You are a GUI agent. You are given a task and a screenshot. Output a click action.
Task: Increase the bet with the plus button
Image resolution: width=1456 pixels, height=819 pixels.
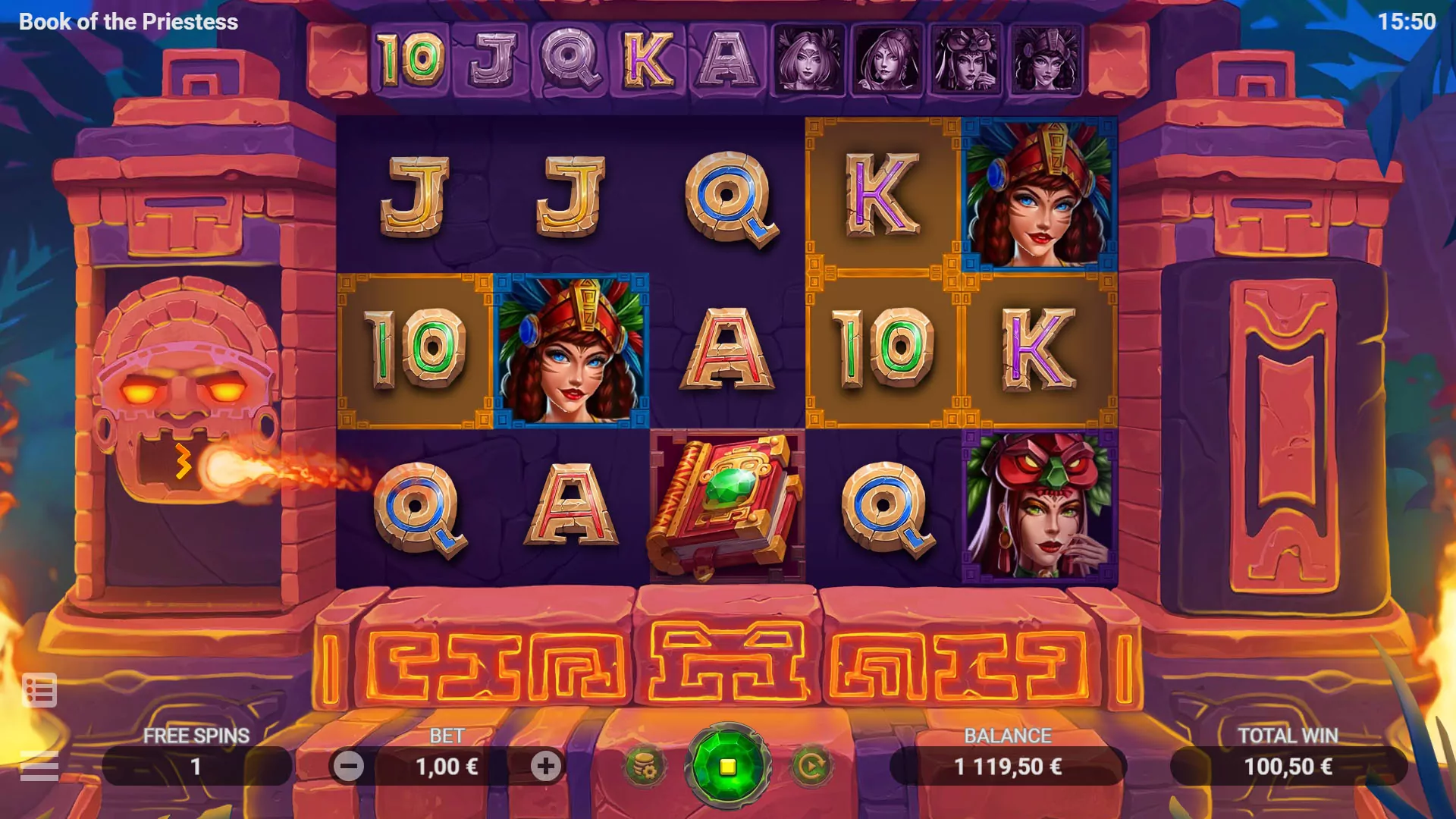[x=544, y=766]
